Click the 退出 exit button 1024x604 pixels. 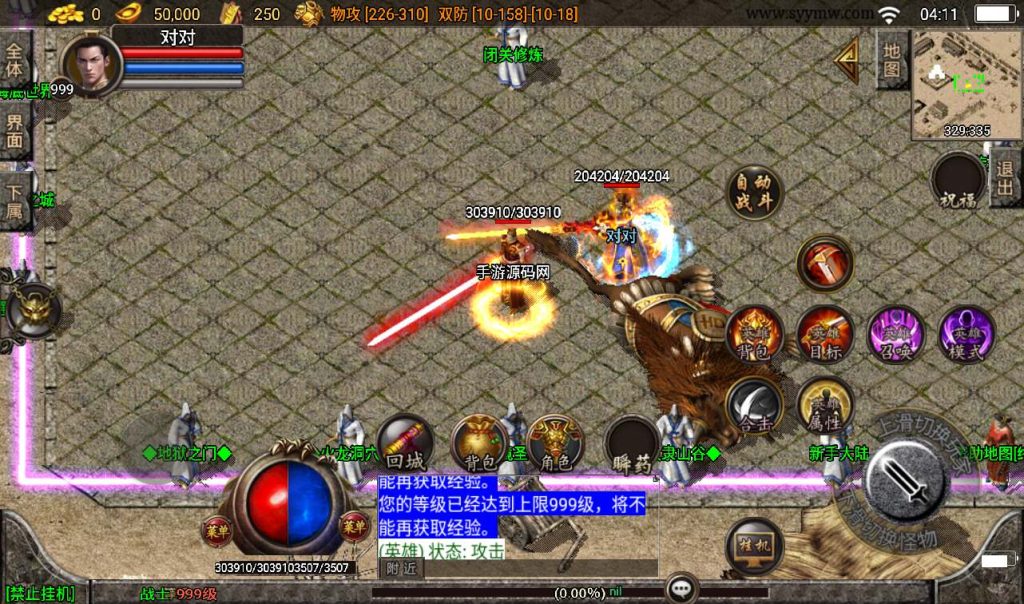1006,180
